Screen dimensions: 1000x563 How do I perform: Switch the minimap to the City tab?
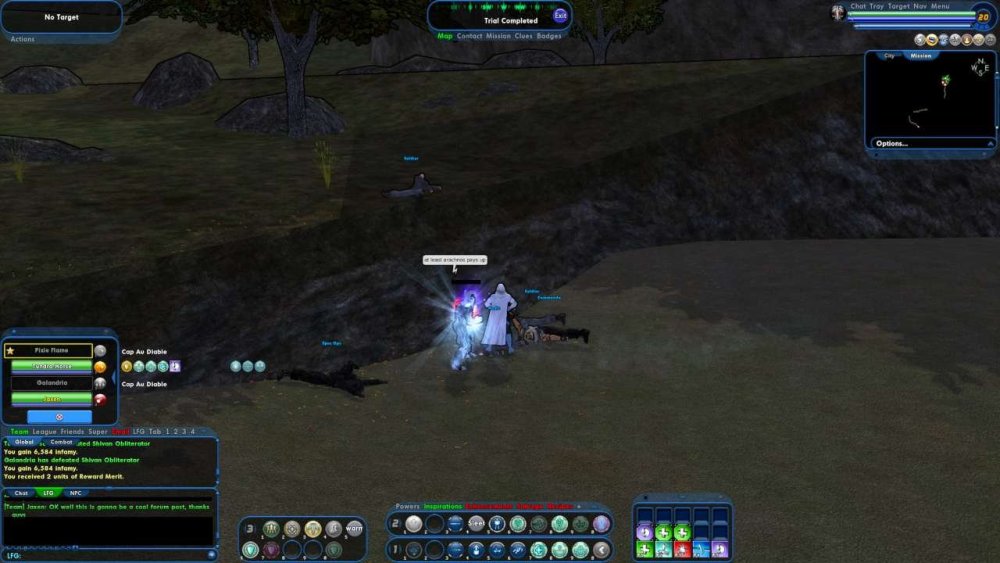point(889,56)
